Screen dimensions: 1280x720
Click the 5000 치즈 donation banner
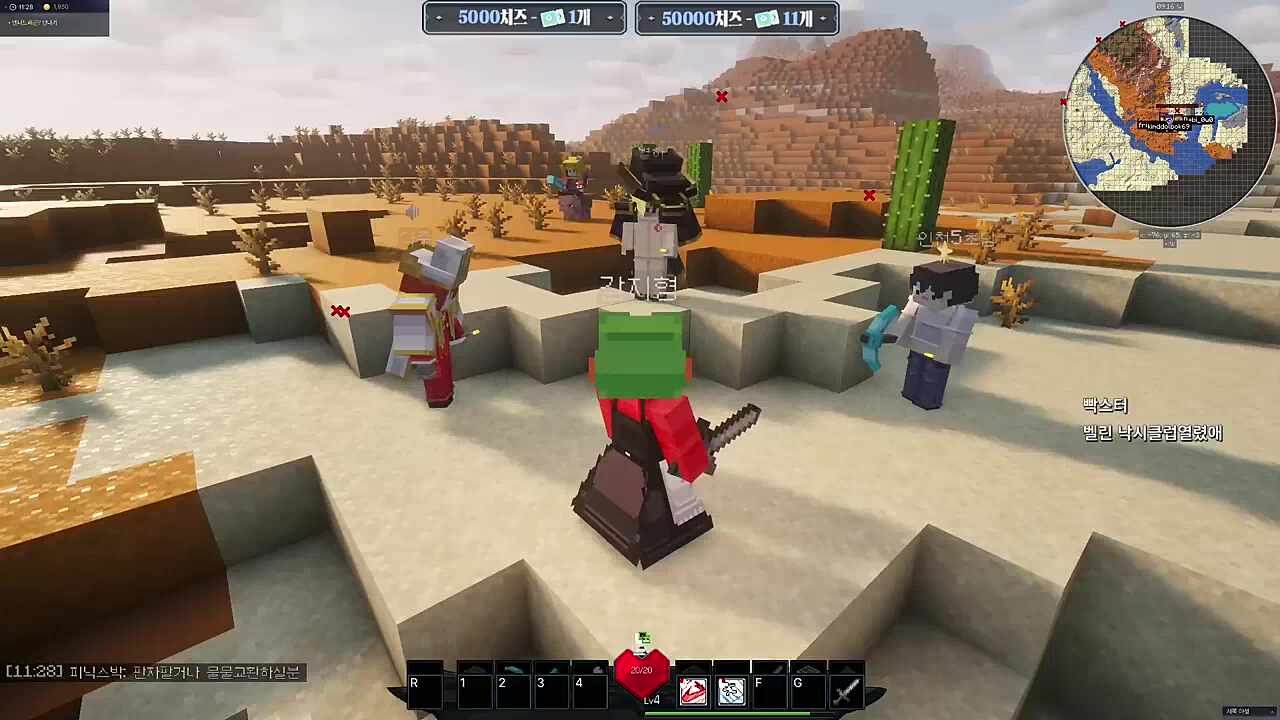pos(524,18)
